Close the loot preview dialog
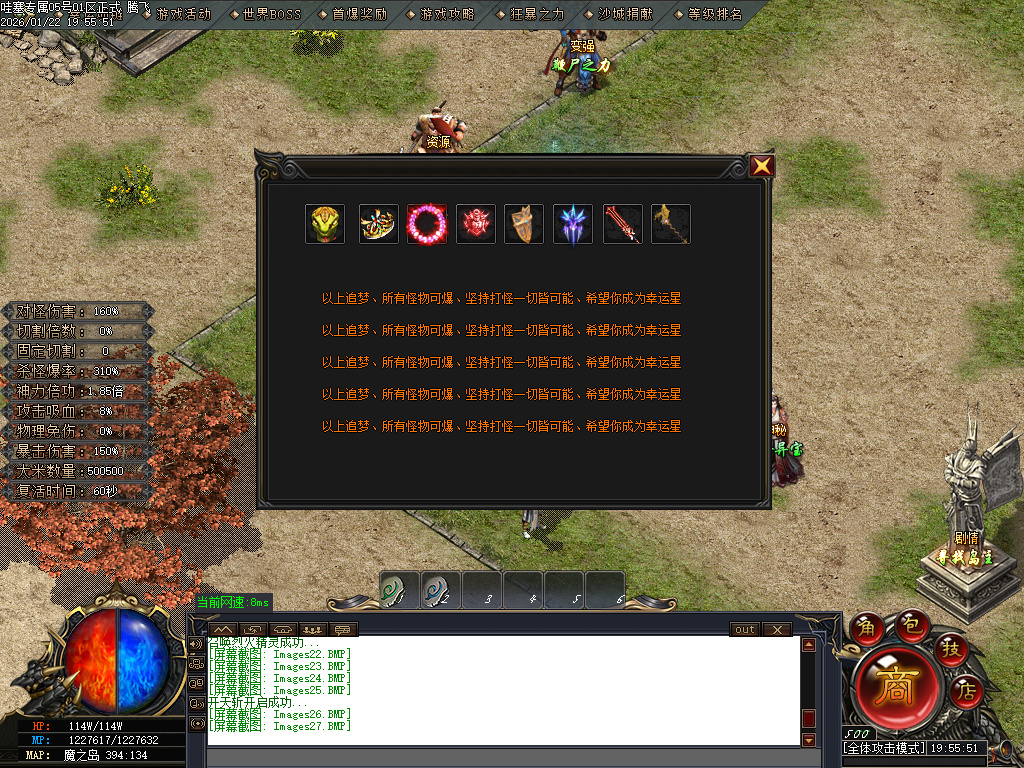The height and width of the screenshot is (768, 1024). pyautogui.click(x=762, y=167)
